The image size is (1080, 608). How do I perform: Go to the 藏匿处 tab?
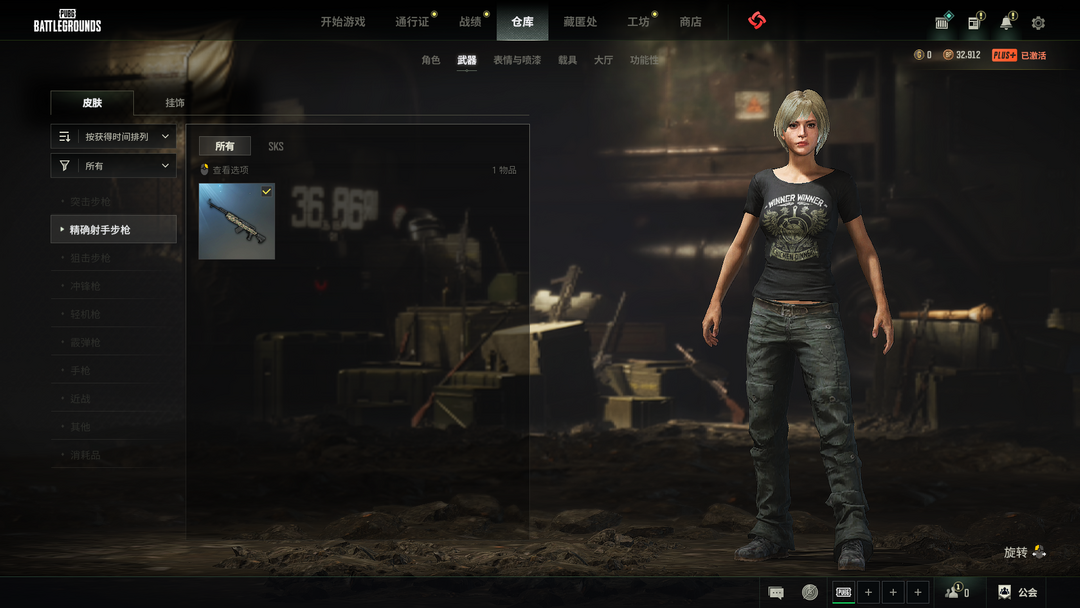tap(580, 22)
